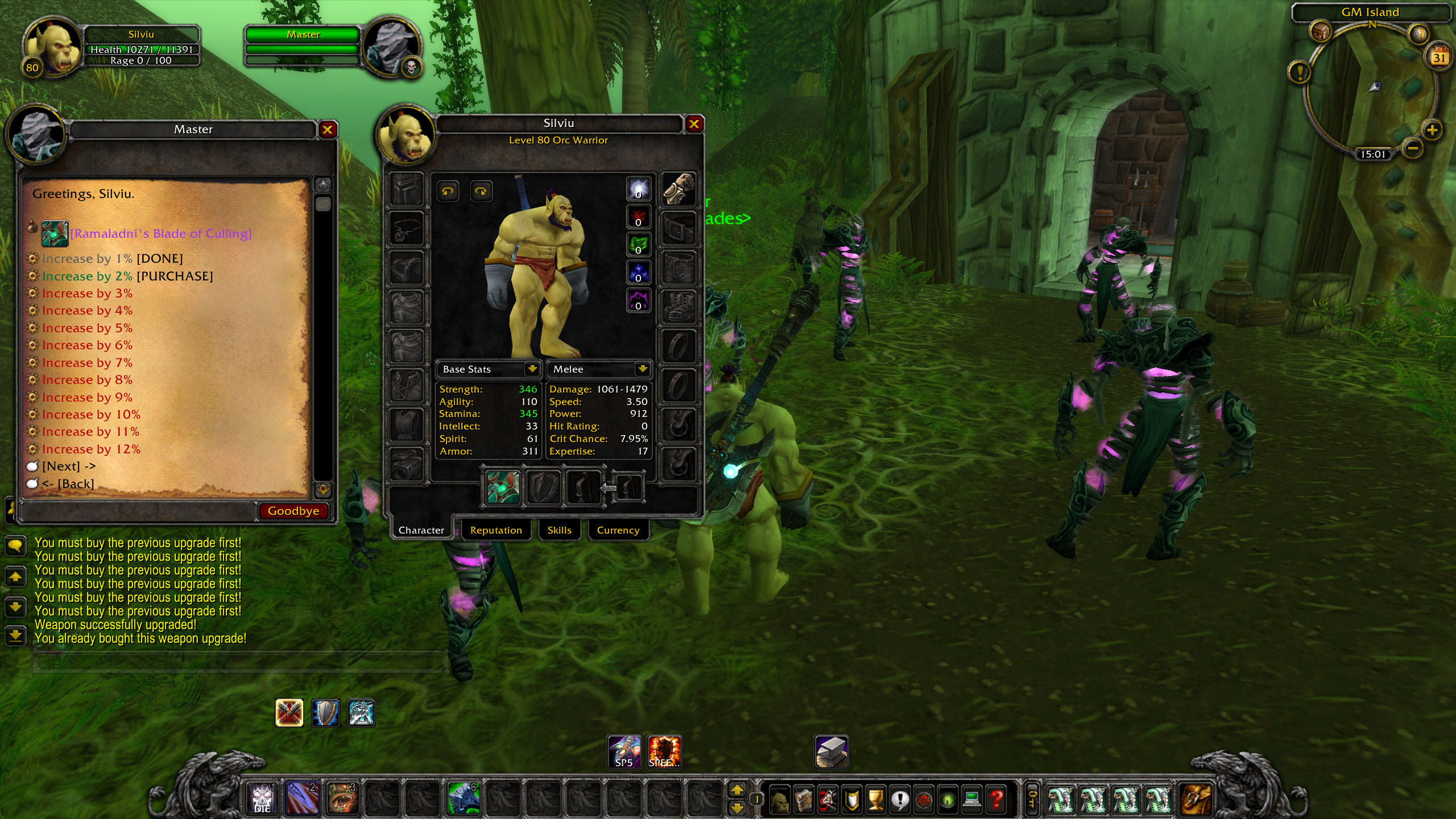The height and width of the screenshot is (819, 1456).
Task: Open the backpack bag slot
Action: [1197, 799]
